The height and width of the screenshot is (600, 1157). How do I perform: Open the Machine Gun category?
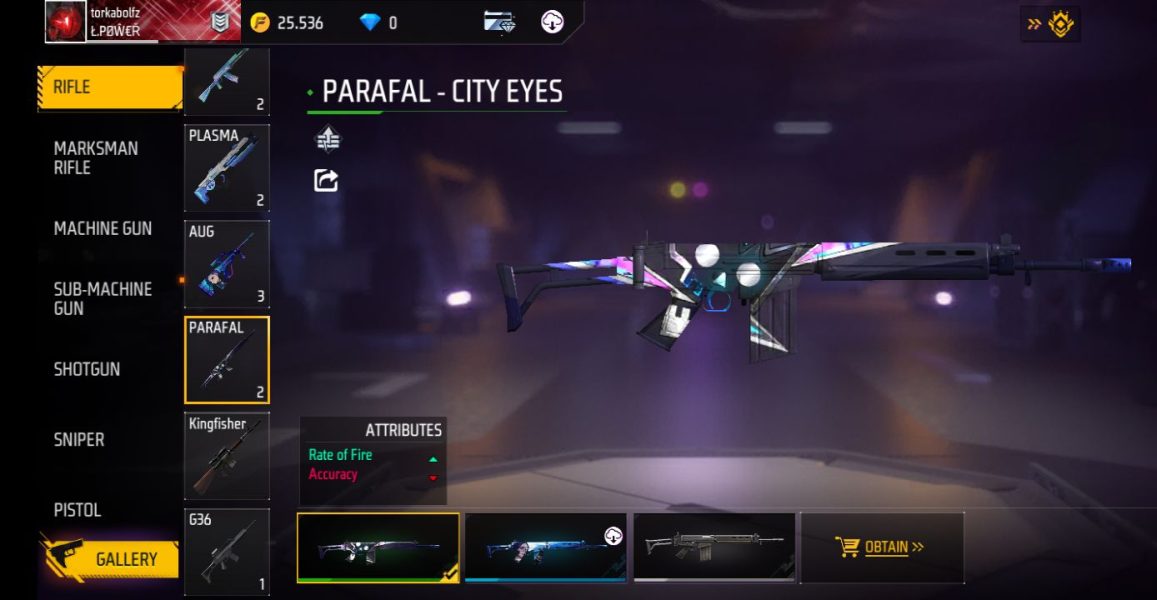pyautogui.click(x=103, y=229)
